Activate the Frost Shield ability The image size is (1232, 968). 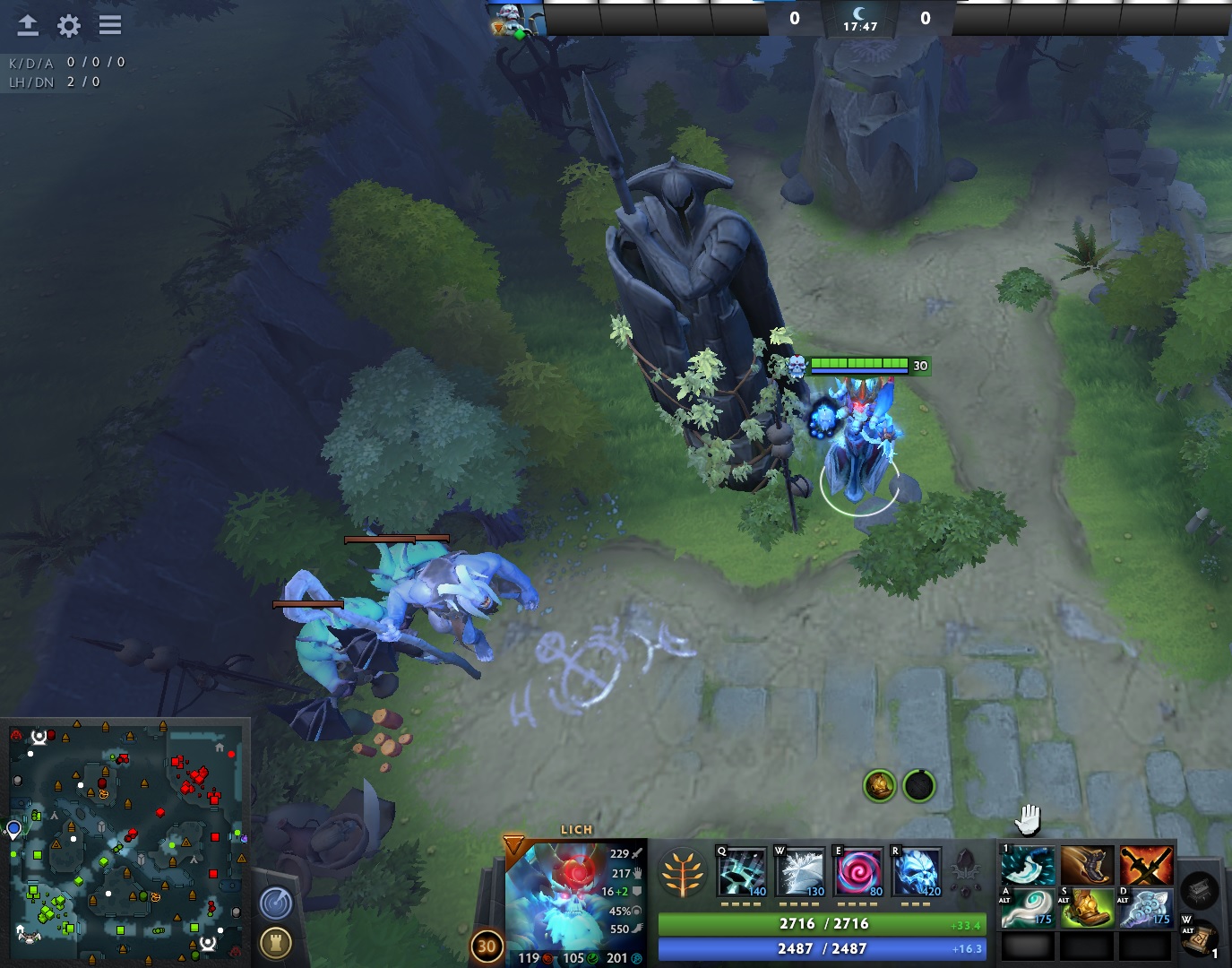799,872
